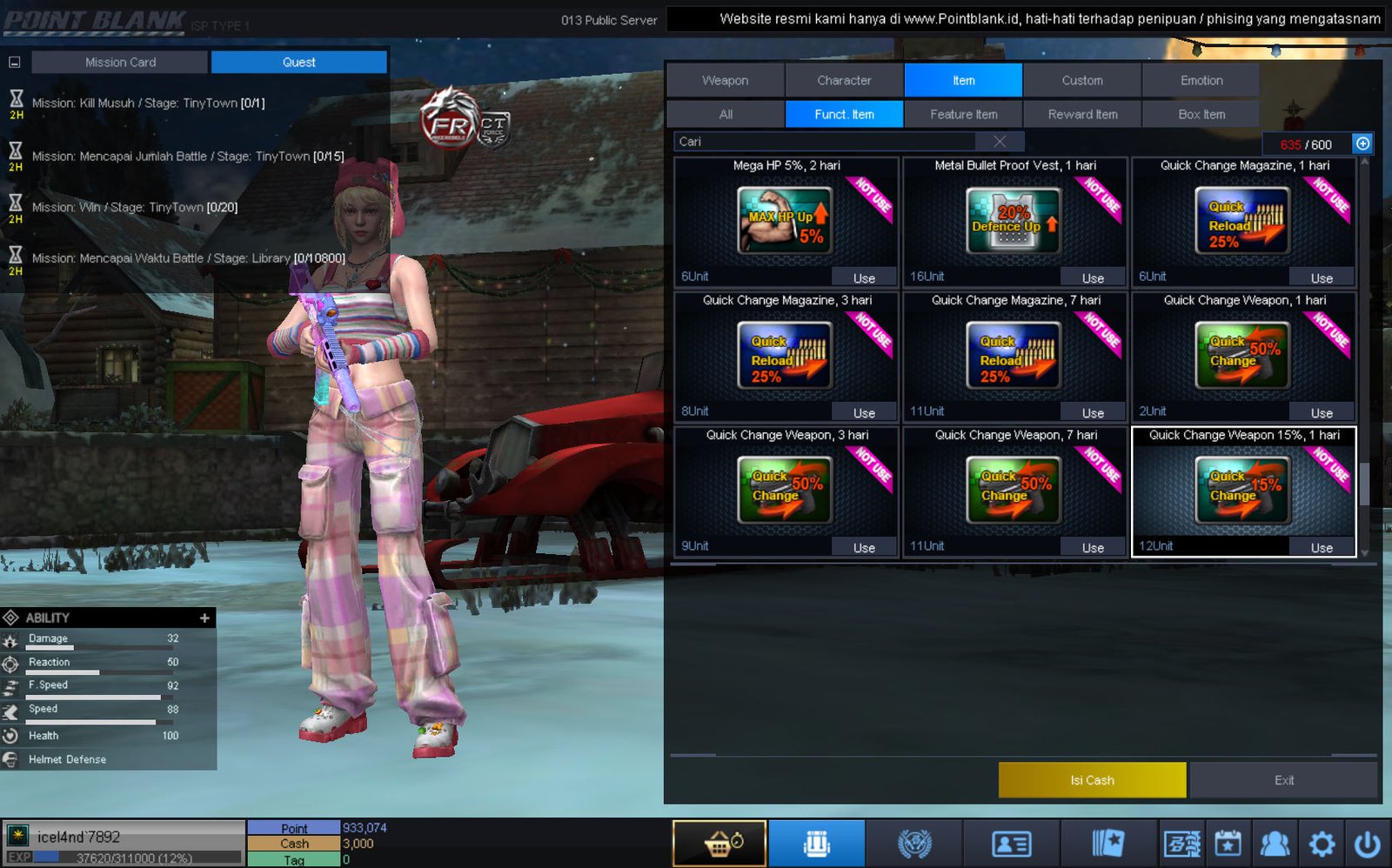Show Box Item category

pyautogui.click(x=1201, y=114)
